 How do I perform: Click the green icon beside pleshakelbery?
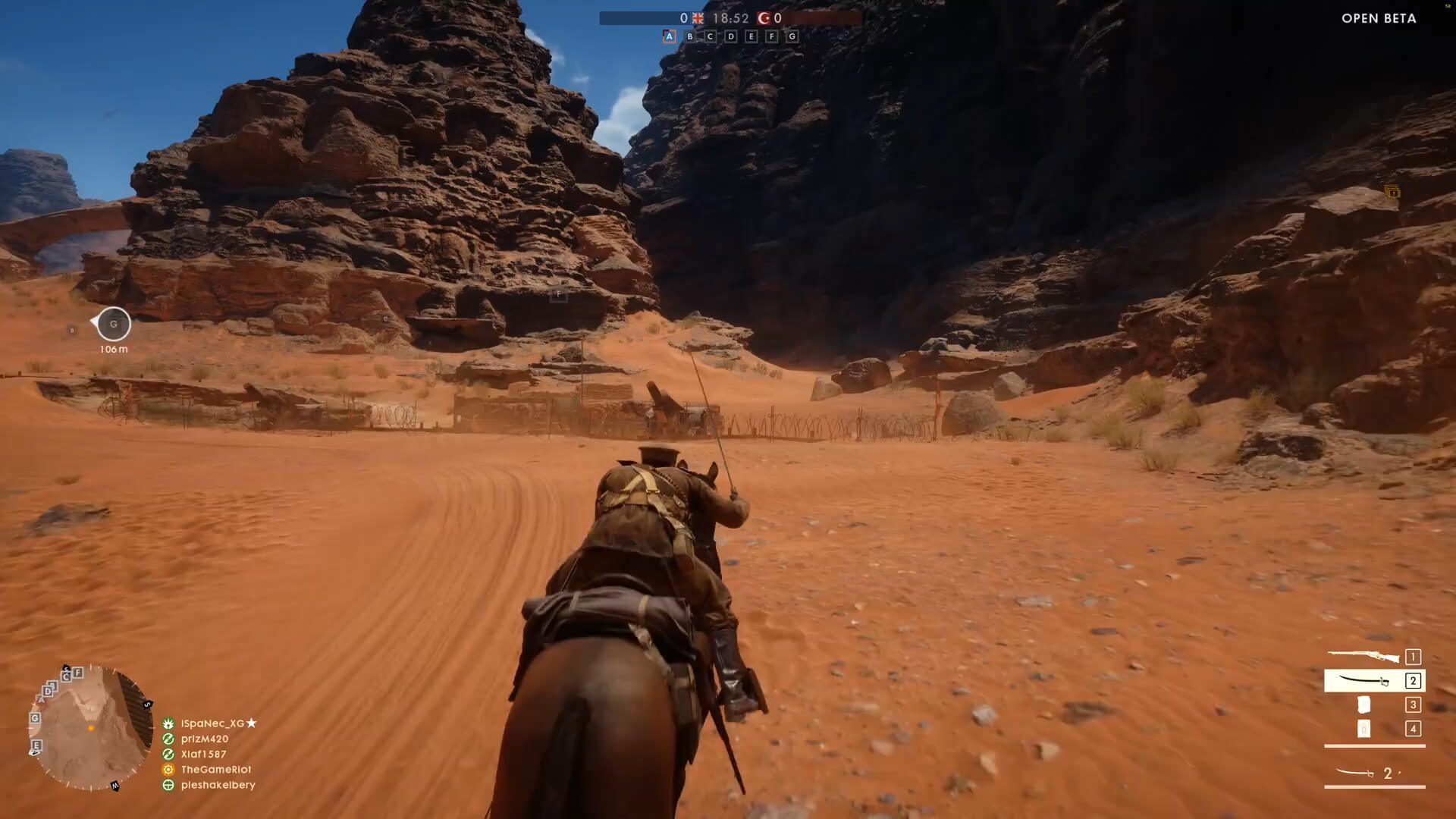pos(168,785)
